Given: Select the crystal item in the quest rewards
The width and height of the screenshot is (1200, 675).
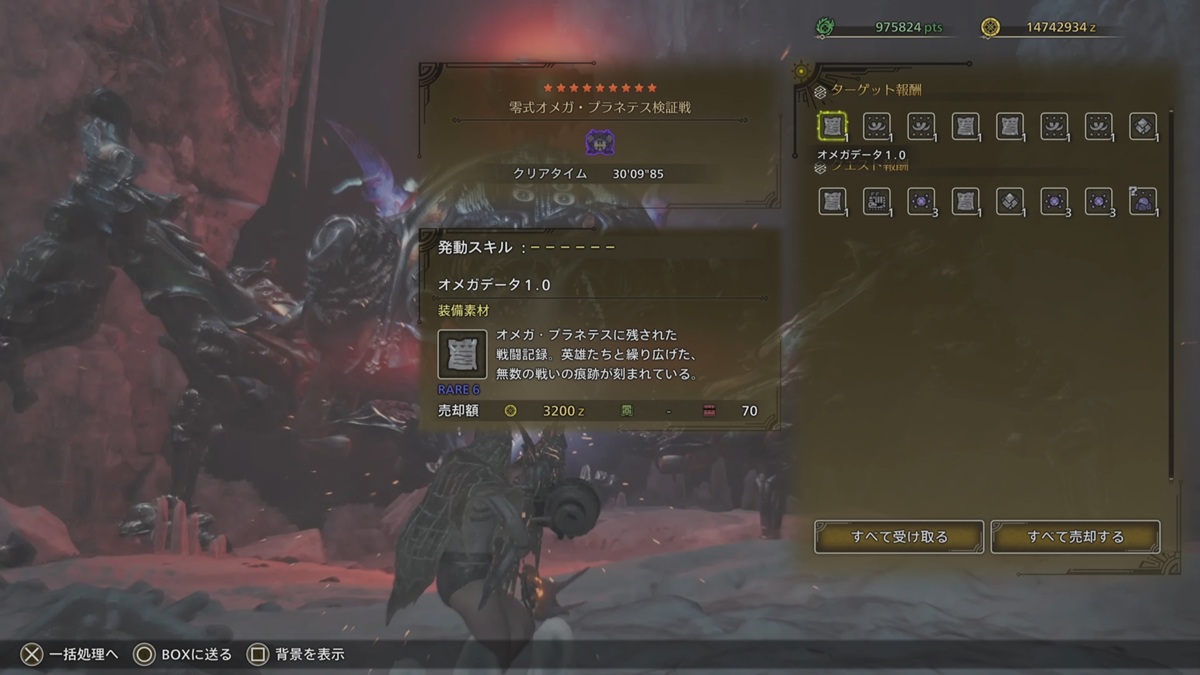Looking at the screenshot, I should pyautogui.click(x=1009, y=201).
